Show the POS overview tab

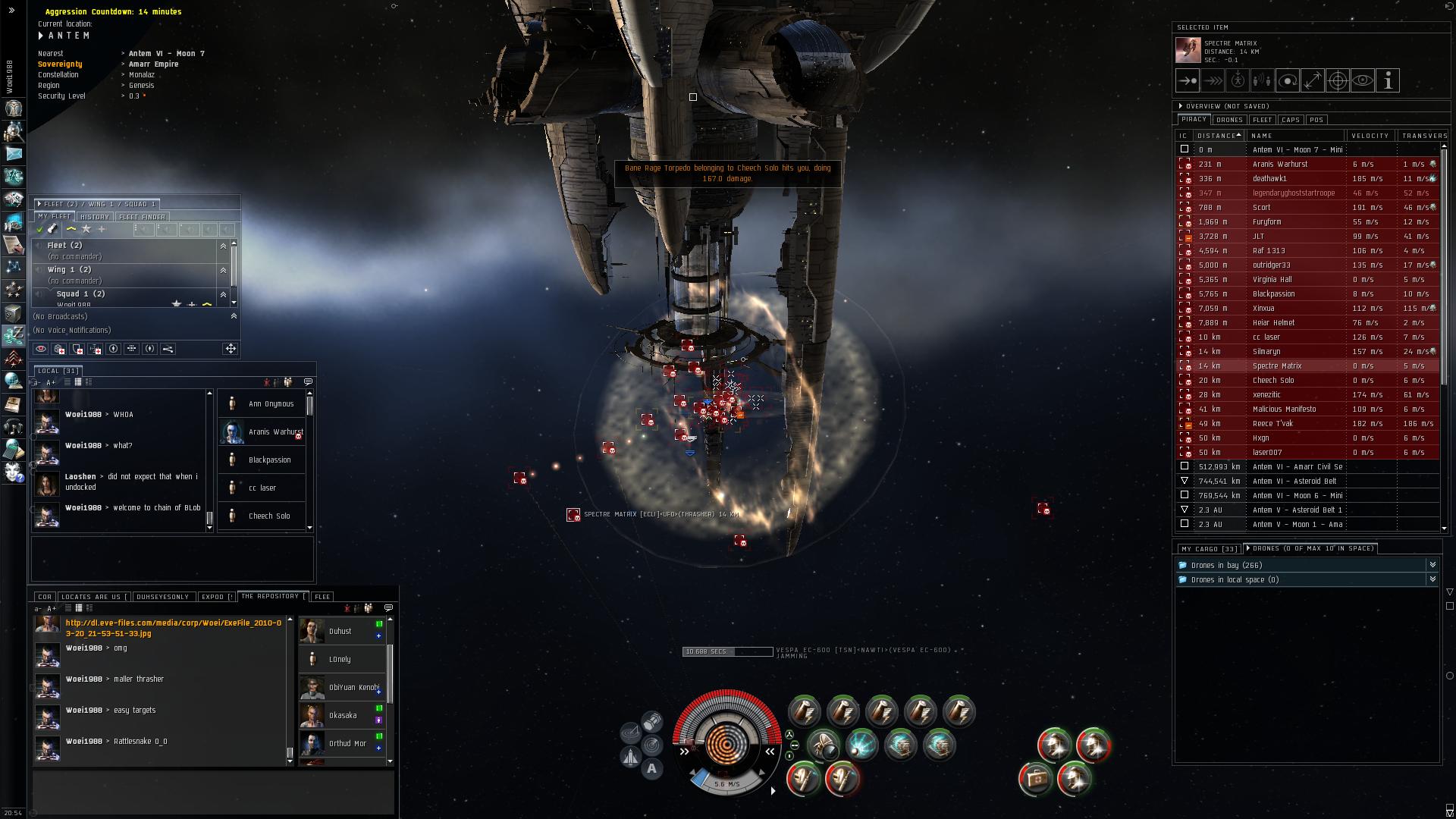[1316, 120]
